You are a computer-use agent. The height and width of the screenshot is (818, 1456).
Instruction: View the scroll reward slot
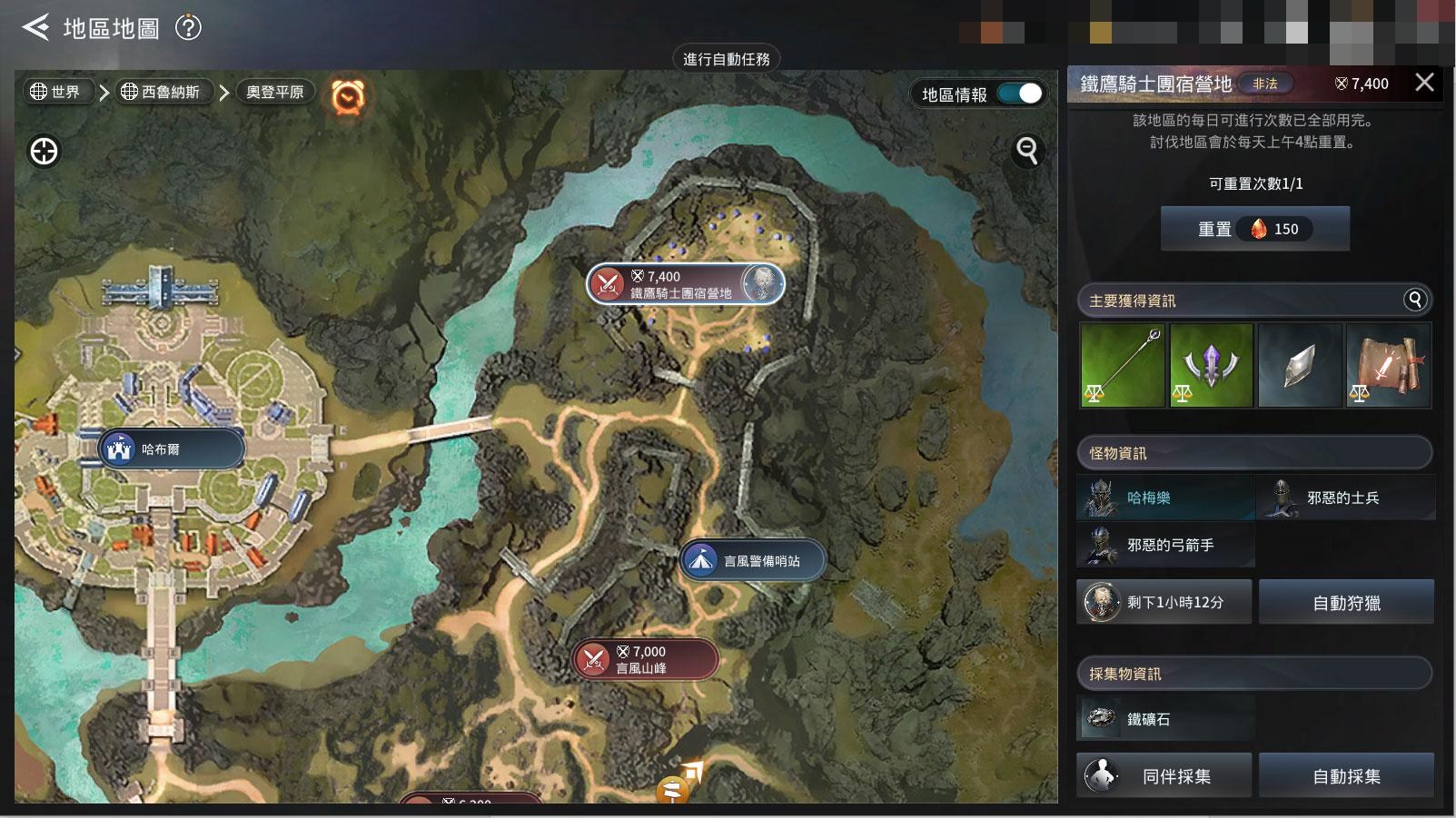pyautogui.click(x=1388, y=365)
